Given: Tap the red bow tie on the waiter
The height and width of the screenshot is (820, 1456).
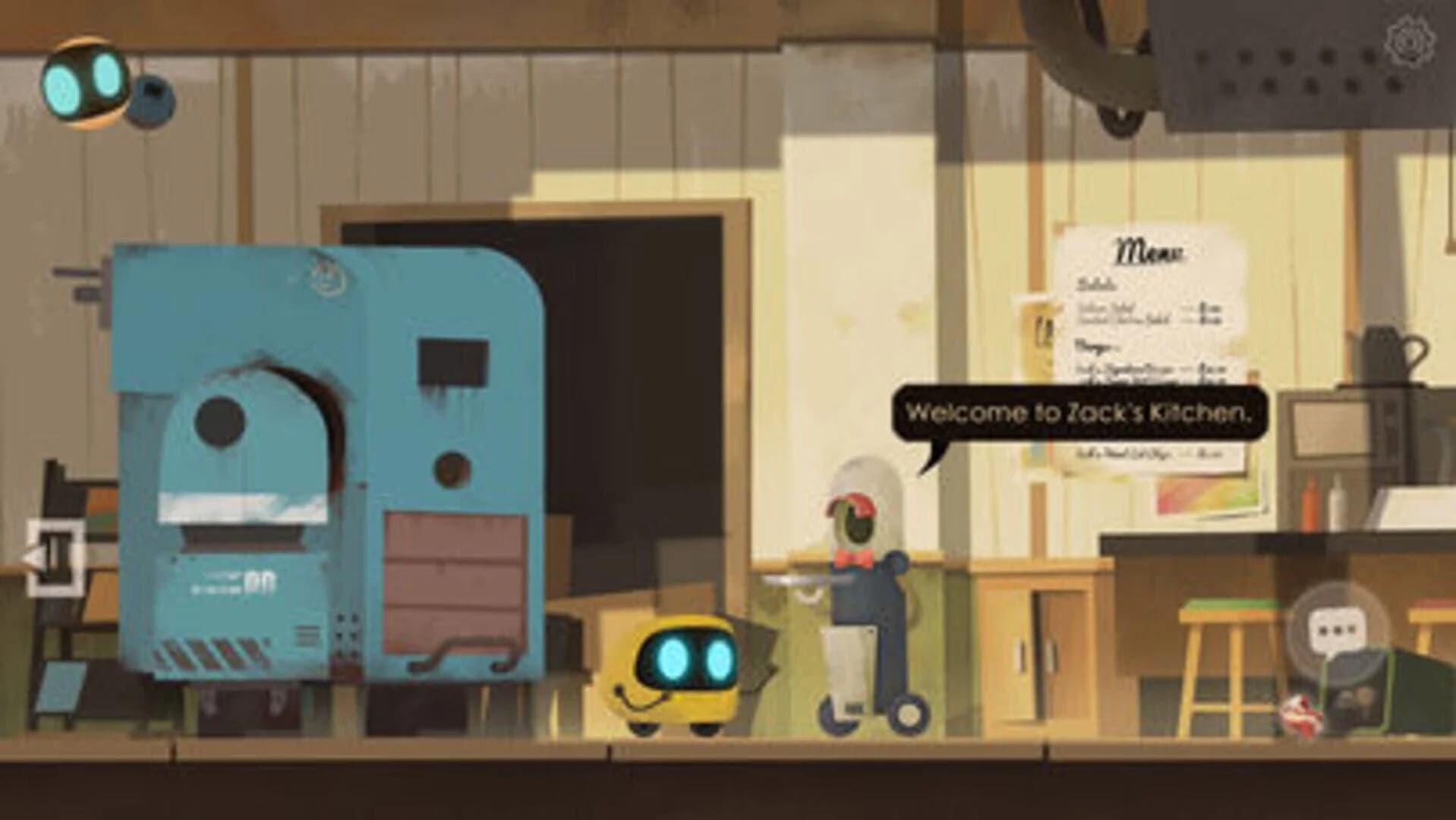Looking at the screenshot, I should pos(852,560).
